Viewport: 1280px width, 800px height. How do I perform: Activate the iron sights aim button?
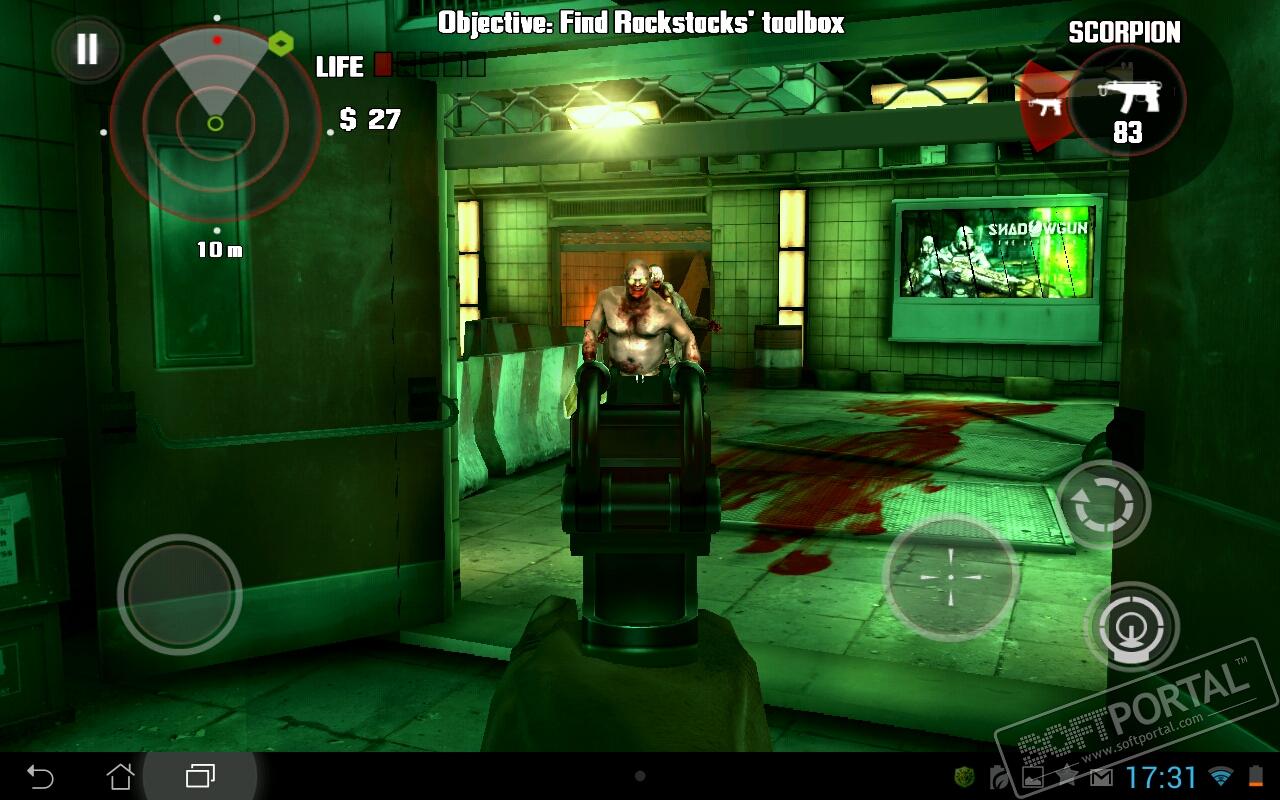click(1133, 627)
